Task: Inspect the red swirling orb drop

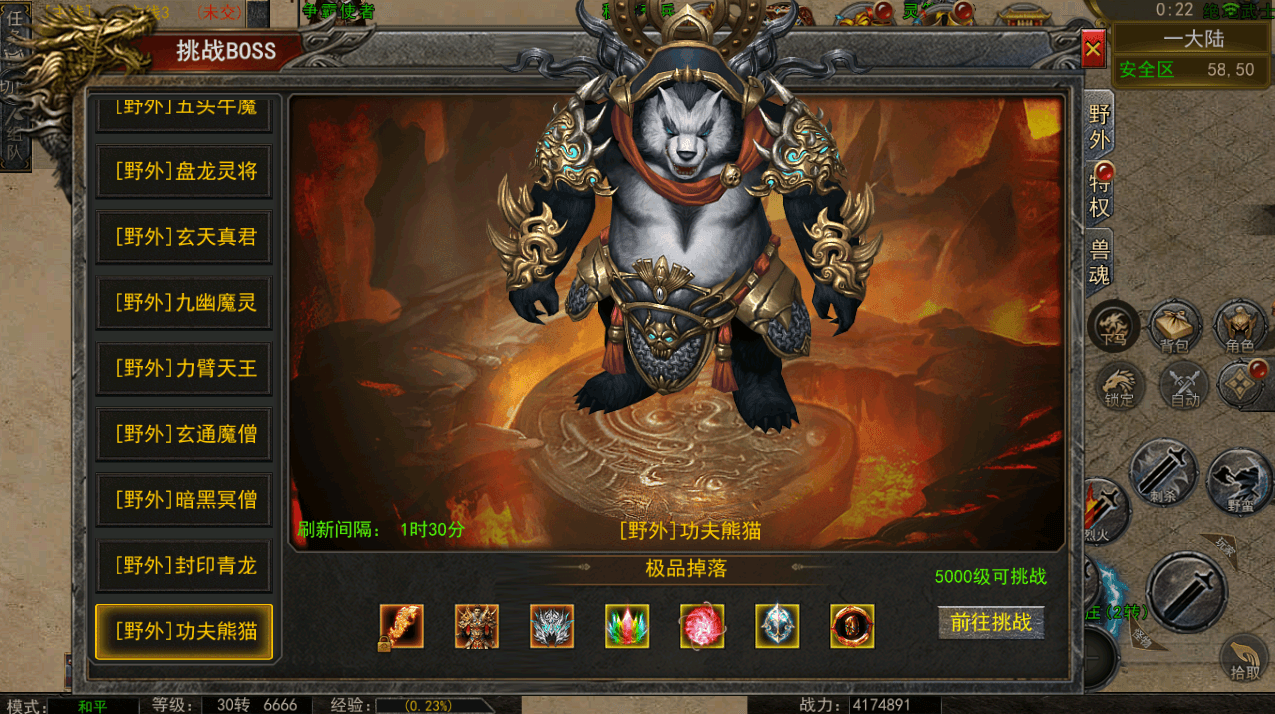Action: coord(702,626)
